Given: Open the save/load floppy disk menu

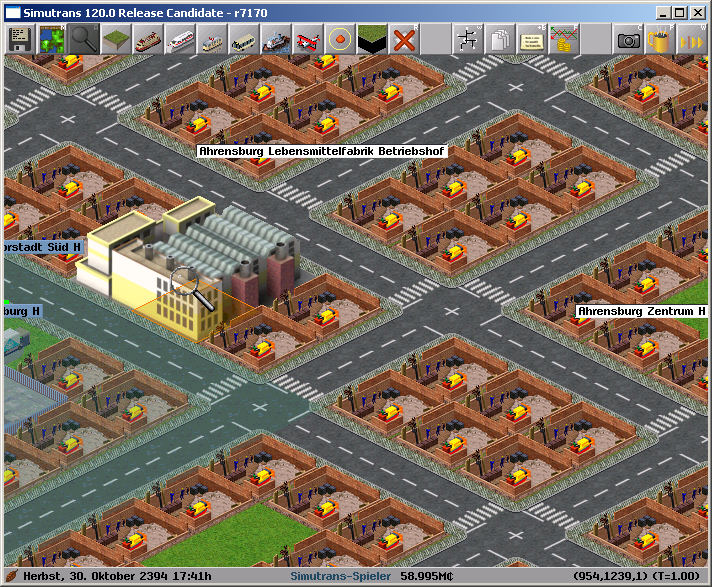Looking at the screenshot, I should point(18,40).
